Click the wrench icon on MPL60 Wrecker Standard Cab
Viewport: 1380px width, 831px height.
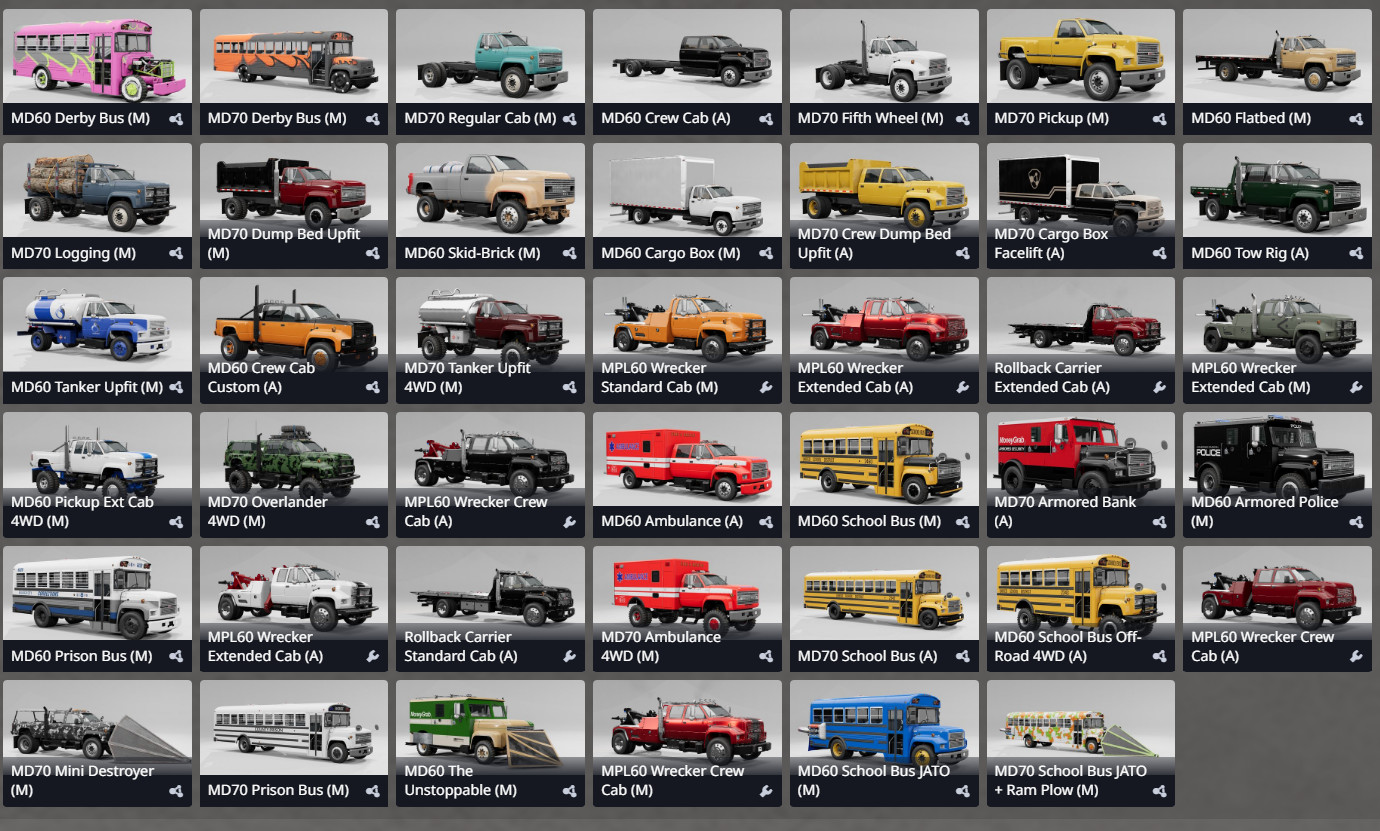pos(766,387)
